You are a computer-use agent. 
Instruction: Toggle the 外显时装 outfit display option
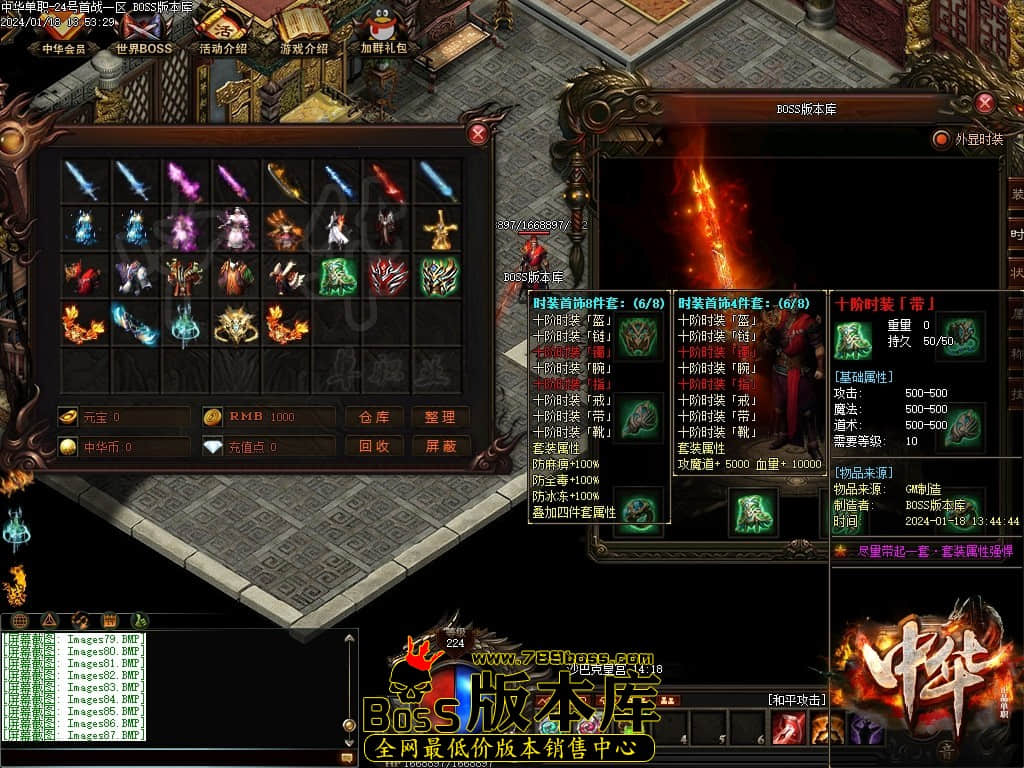(941, 139)
